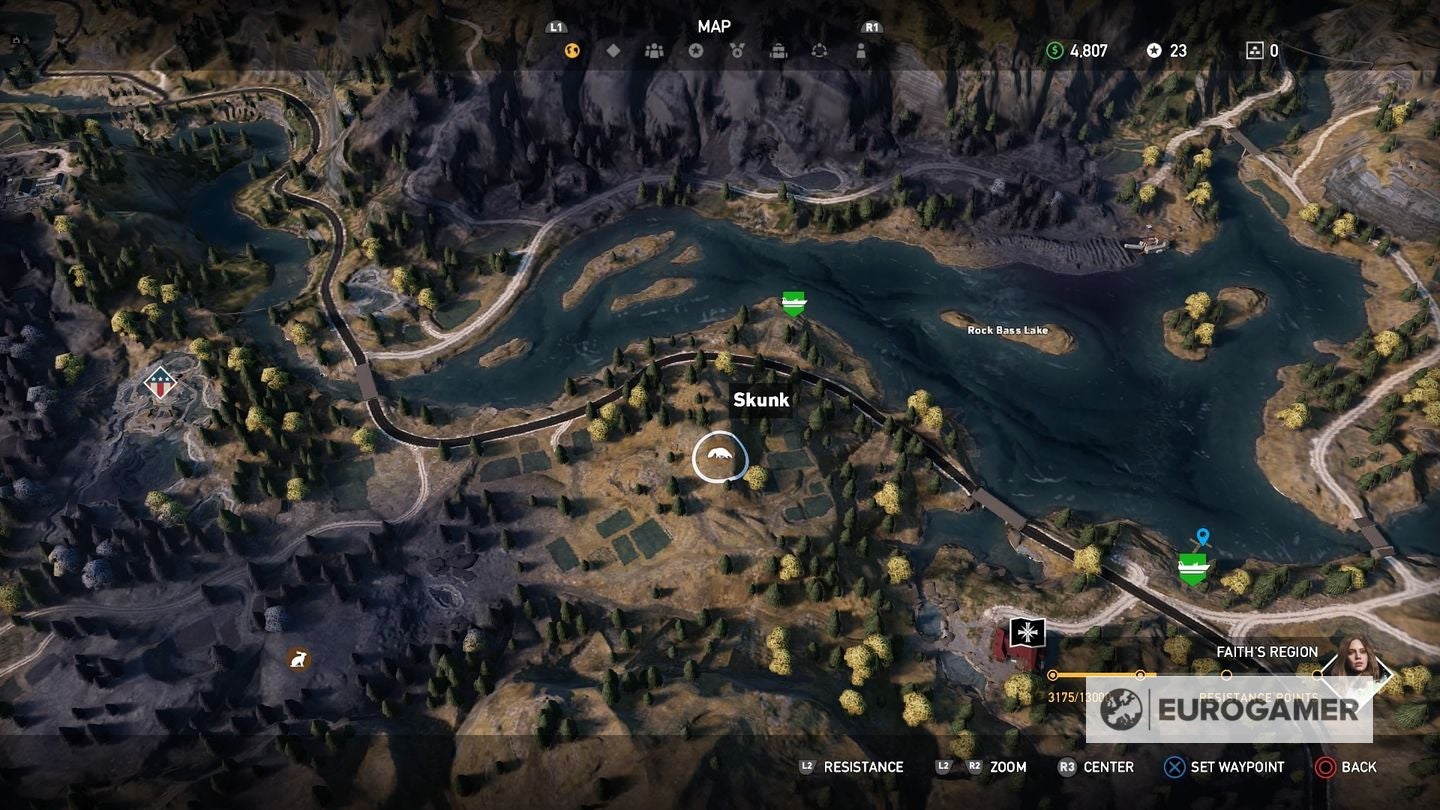Select the Skunk hunting spot marker
1440x810 pixels.
(718, 456)
